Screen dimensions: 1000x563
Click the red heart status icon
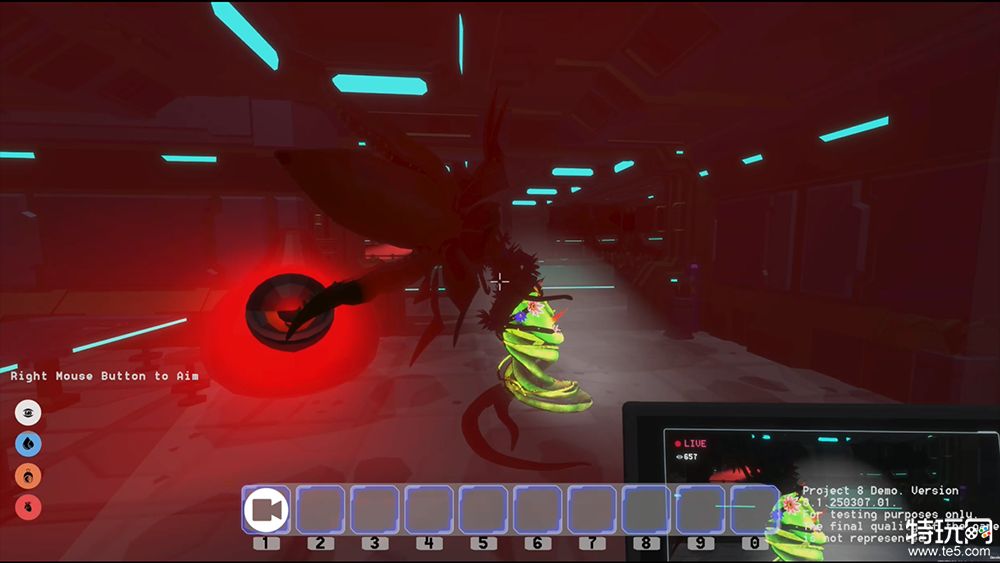click(x=28, y=505)
